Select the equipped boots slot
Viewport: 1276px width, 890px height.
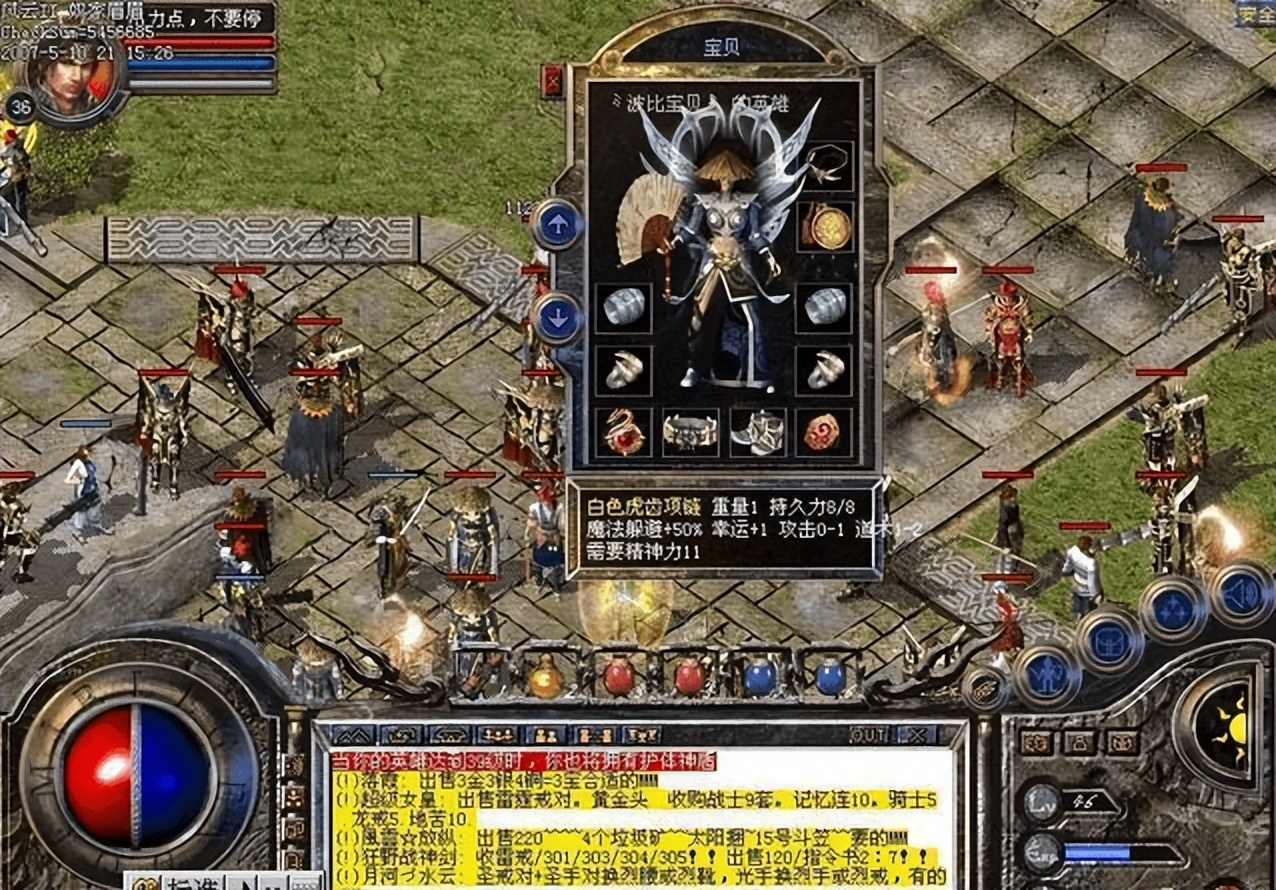[x=757, y=432]
